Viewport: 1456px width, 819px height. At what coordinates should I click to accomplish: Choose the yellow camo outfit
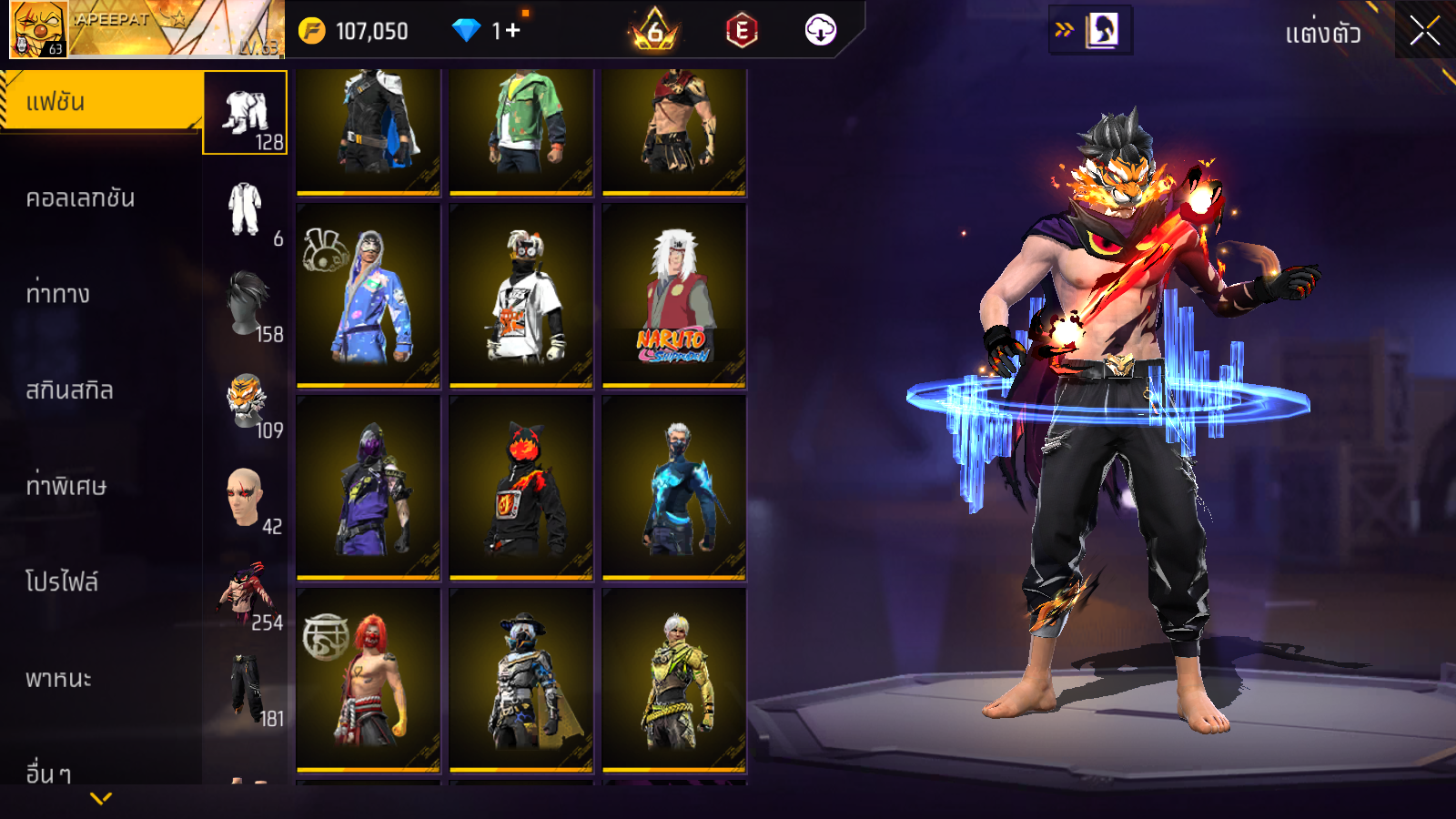(674, 680)
